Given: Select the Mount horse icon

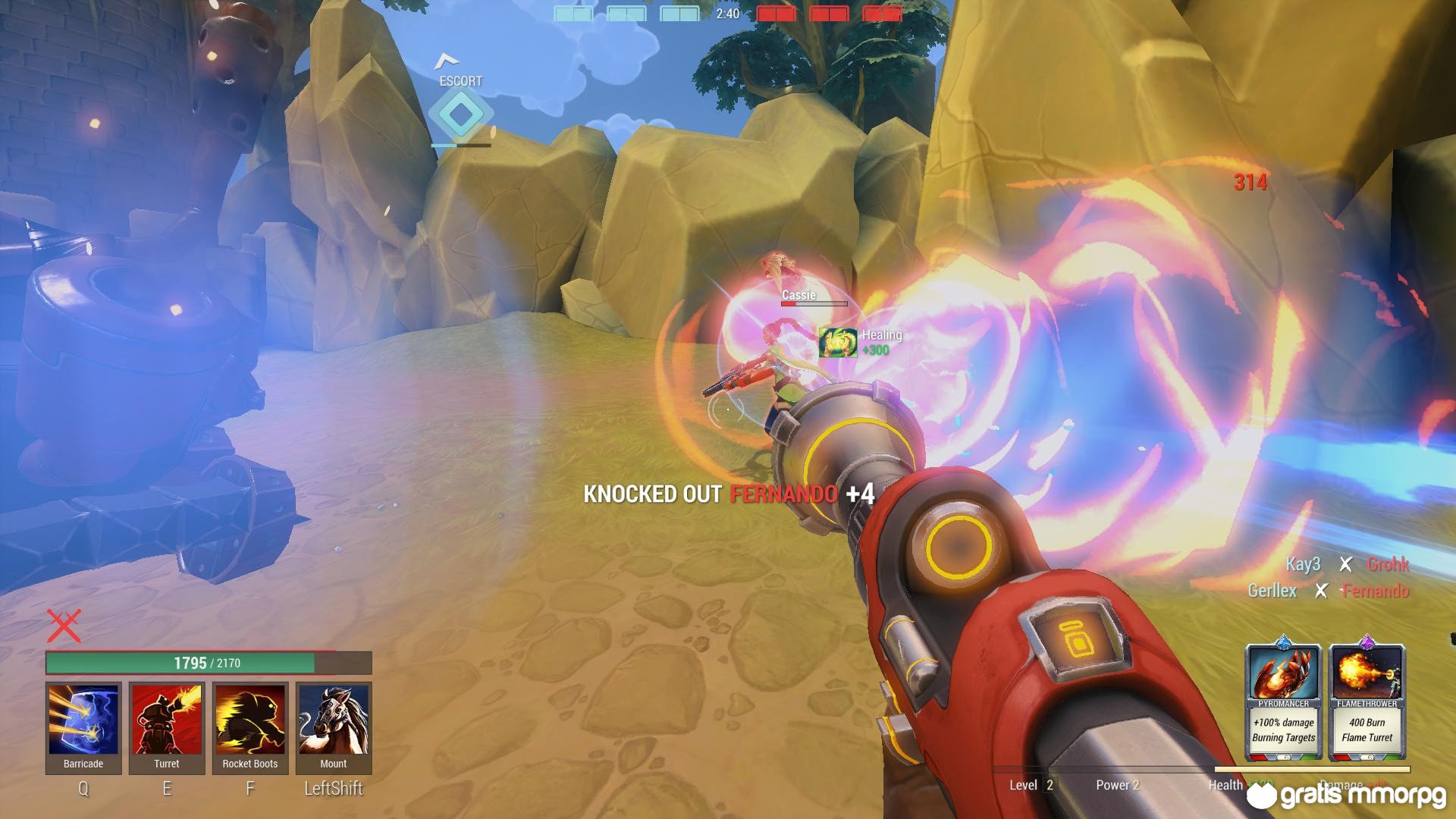Looking at the screenshot, I should (334, 720).
